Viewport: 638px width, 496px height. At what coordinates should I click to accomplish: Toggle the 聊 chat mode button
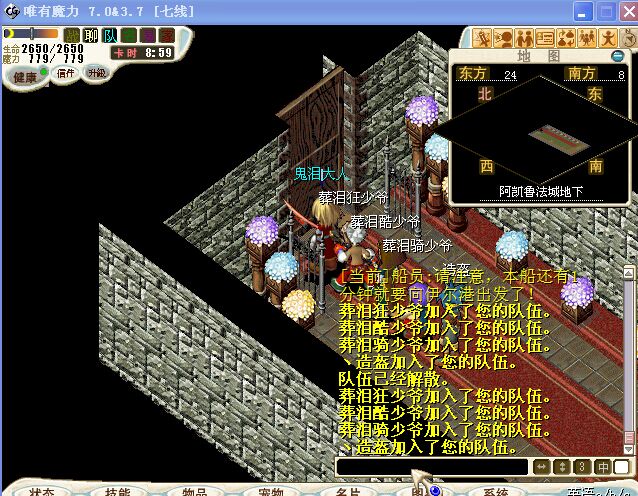tap(90, 36)
